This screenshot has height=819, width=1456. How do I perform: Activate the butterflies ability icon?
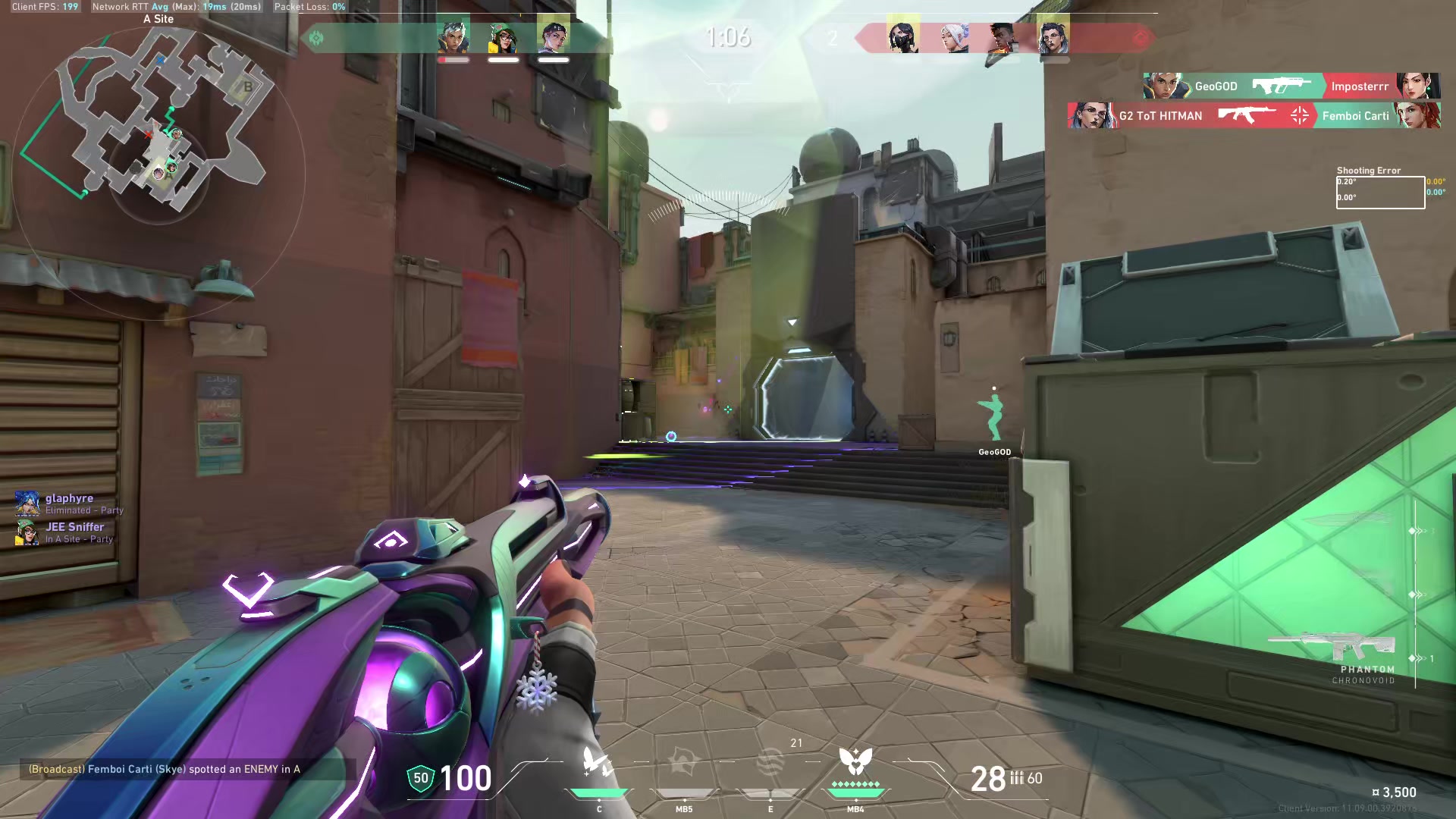coord(598,763)
